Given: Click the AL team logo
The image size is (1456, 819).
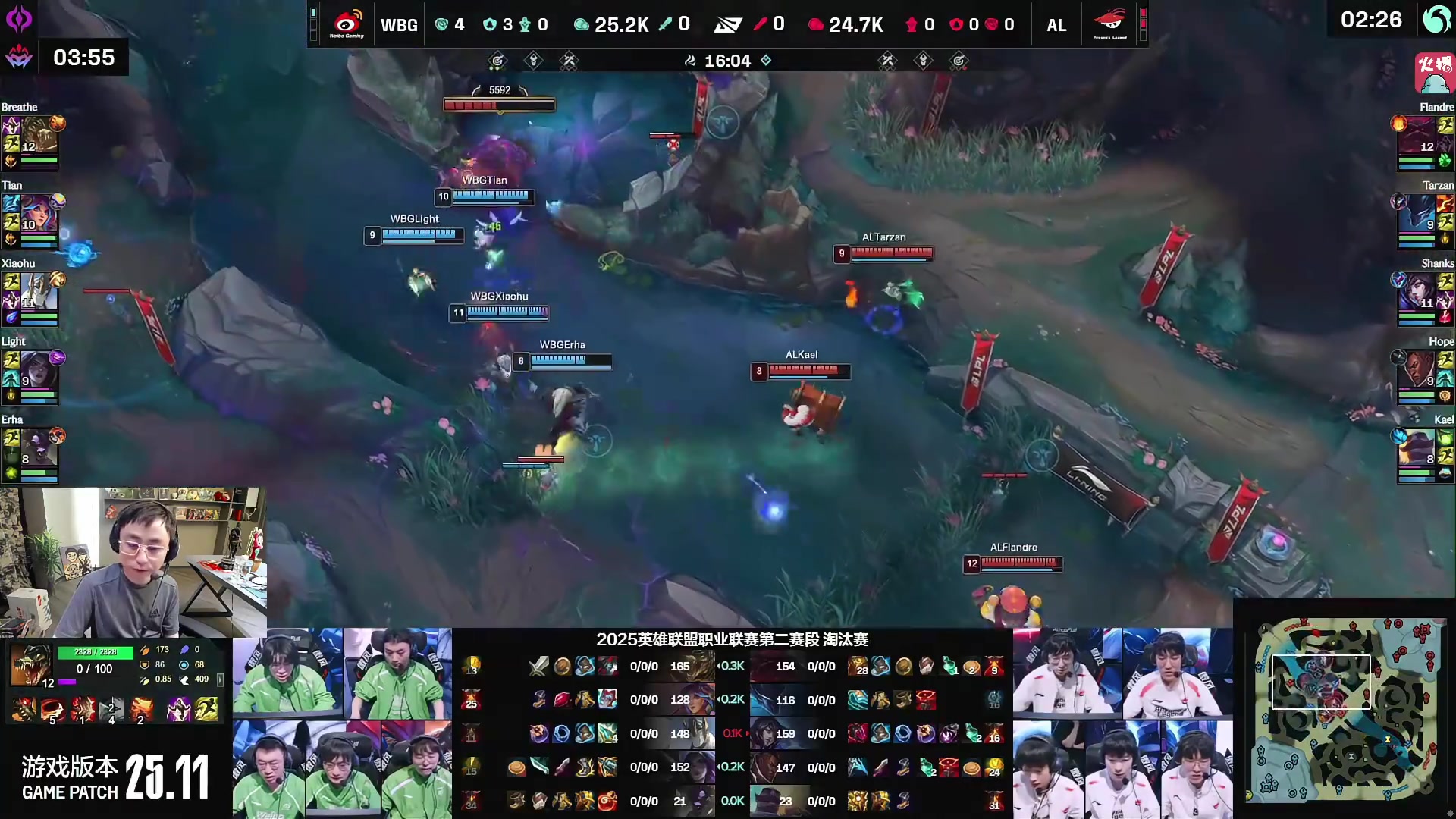Looking at the screenshot, I should [1109, 24].
